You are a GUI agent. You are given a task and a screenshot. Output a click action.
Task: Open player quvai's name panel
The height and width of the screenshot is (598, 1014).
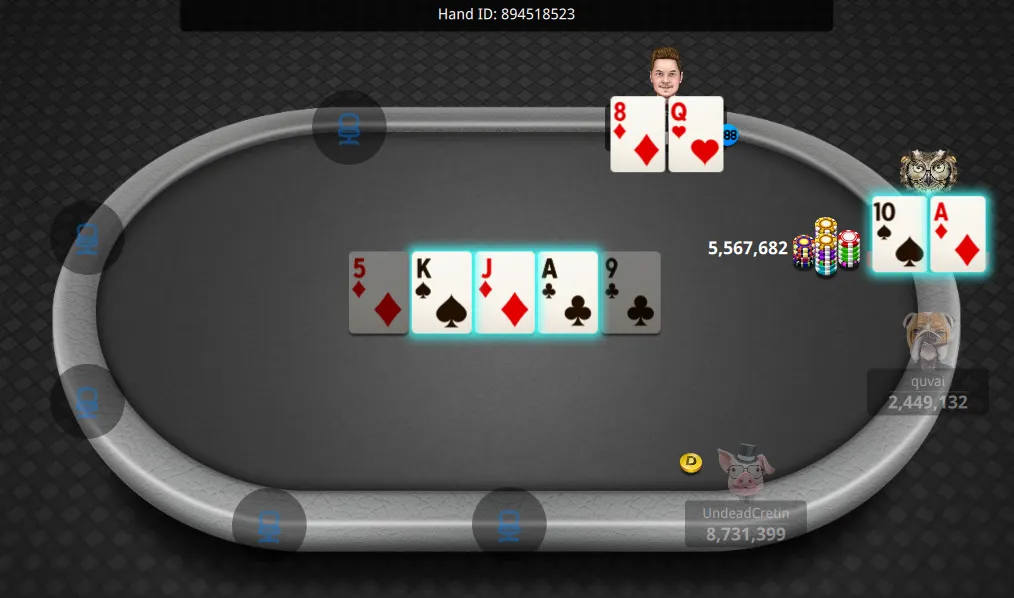point(927,392)
